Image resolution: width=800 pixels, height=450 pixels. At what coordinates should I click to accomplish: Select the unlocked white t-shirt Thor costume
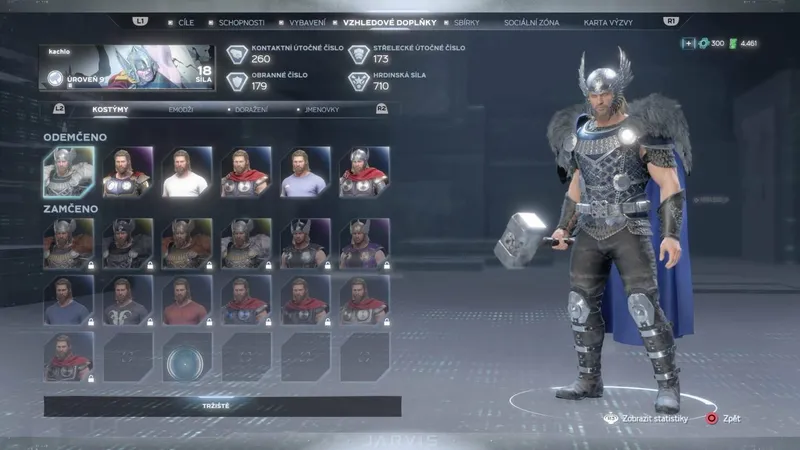point(186,173)
